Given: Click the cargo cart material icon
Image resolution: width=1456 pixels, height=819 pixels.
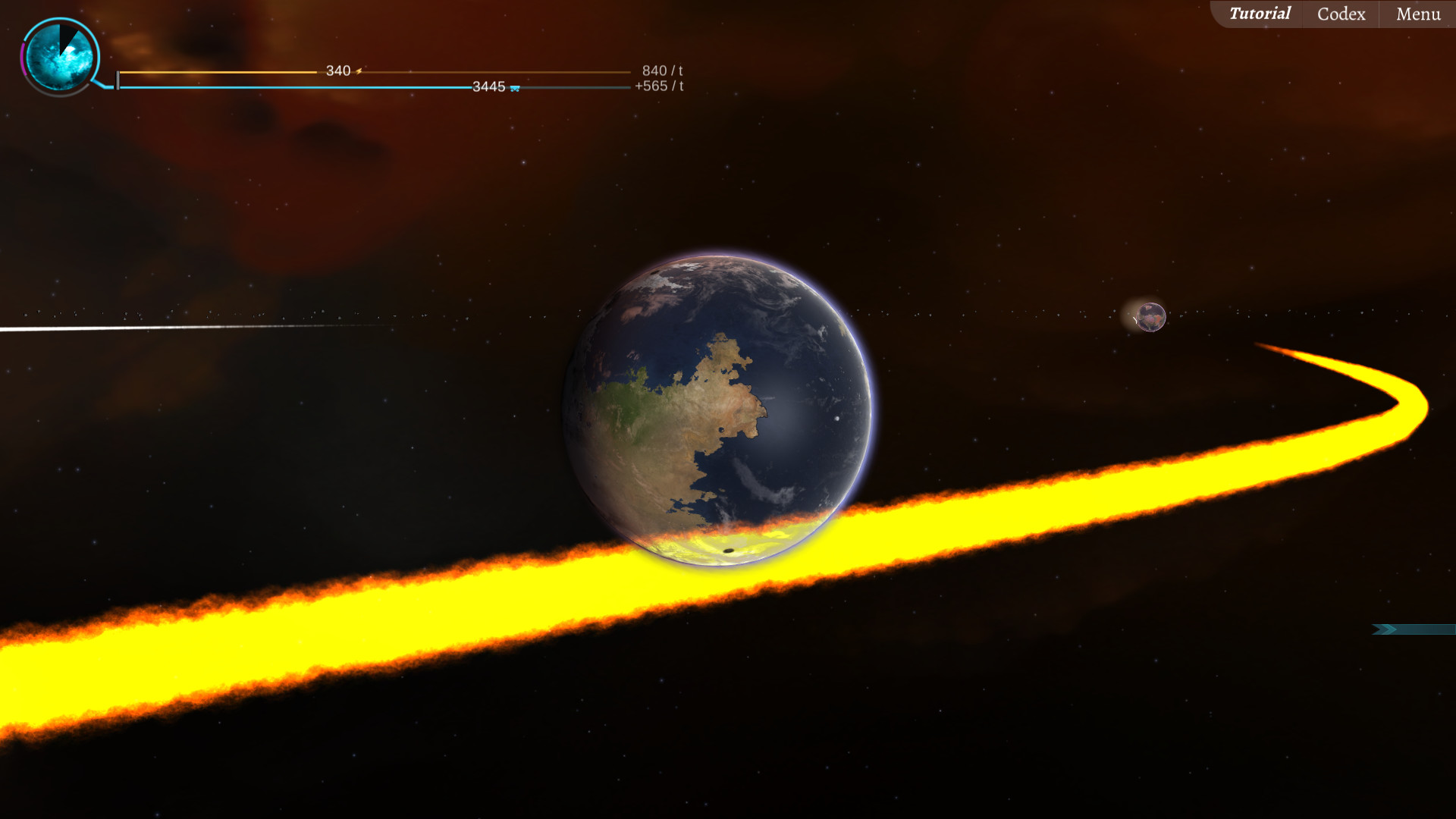Looking at the screenshot, I should pyautogui.click(x=516, y=88).
